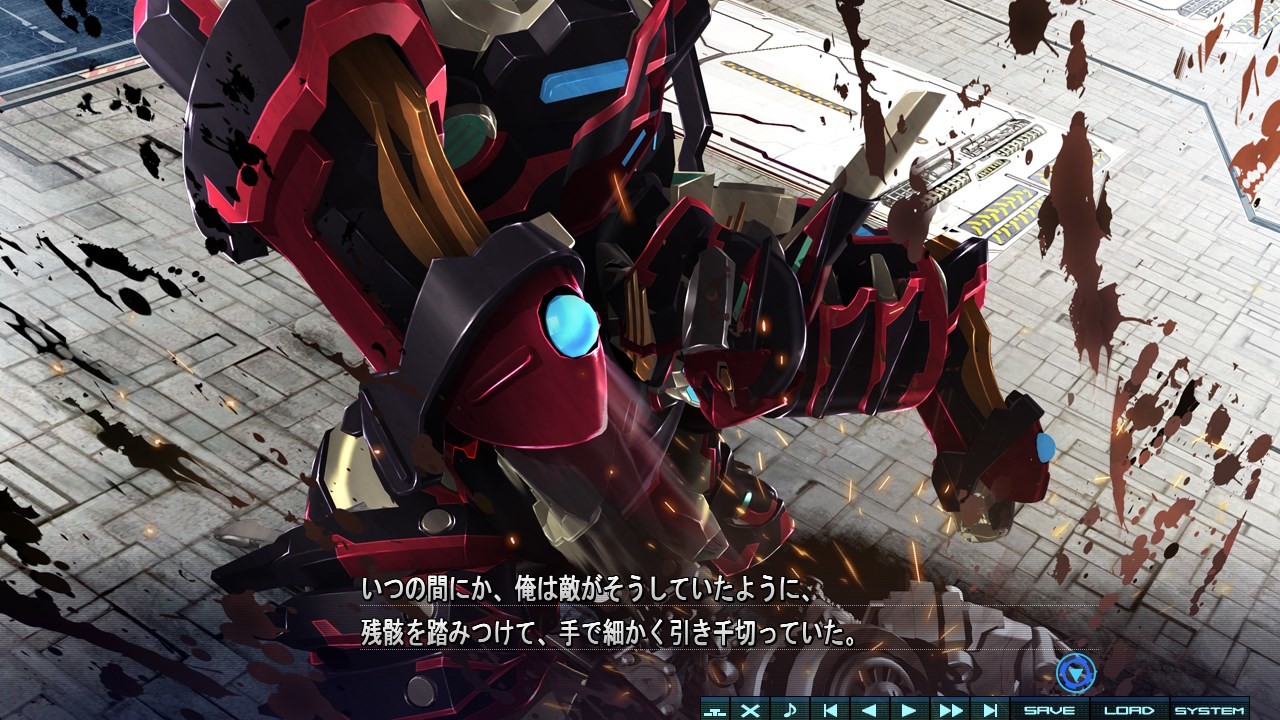The width and height of the screenshot is (1280, 720).
Task: Open the SAVE screen
Action: [x=1047, y=708]
